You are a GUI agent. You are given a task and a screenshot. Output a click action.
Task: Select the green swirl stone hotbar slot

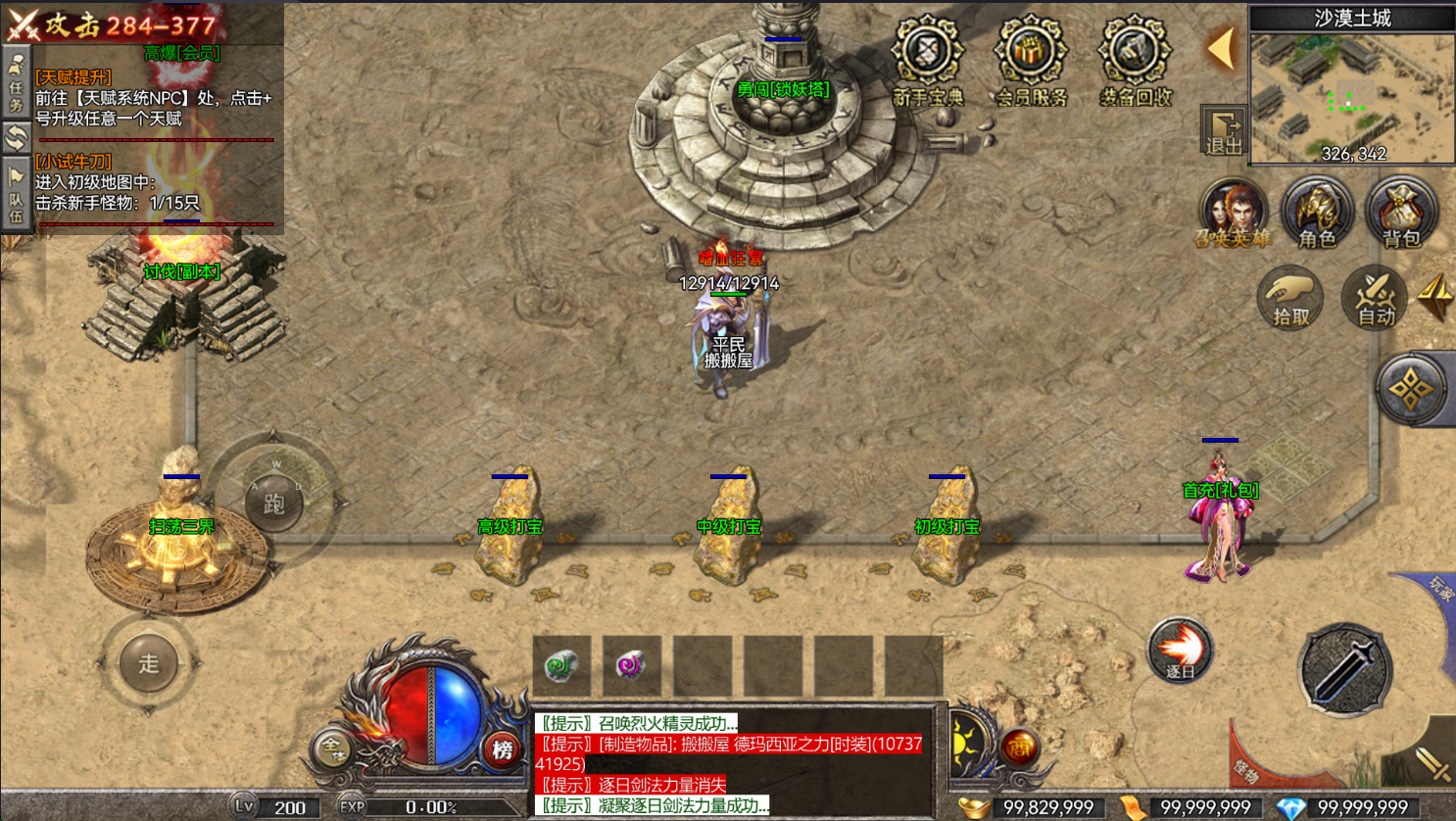click(561, 666)
